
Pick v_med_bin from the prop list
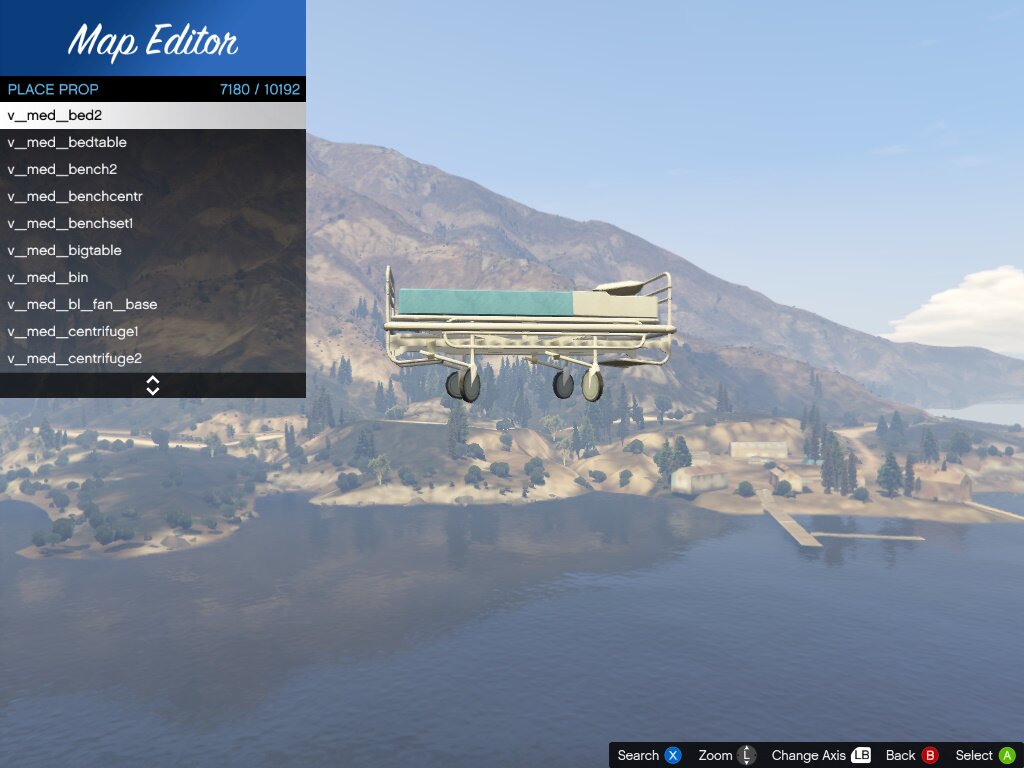pyautogui.click(x=153, y=278)
